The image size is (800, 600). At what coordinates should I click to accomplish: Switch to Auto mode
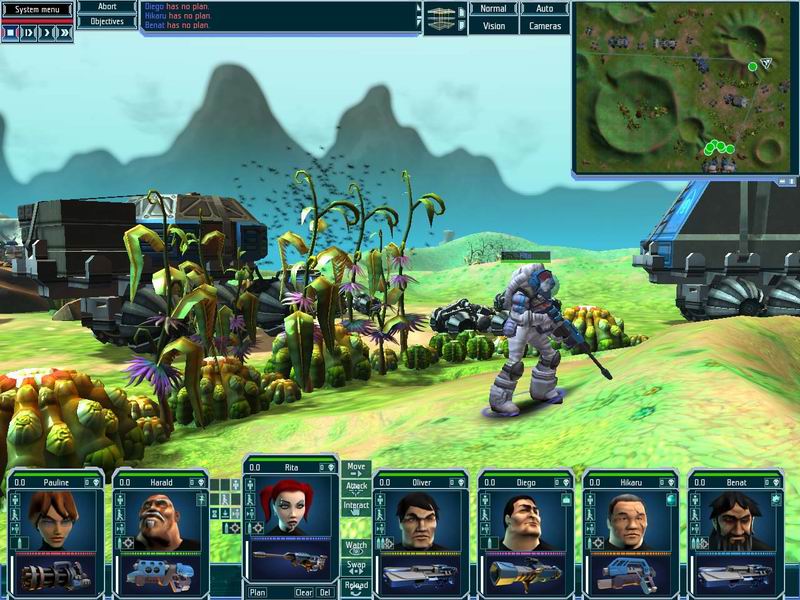(545, 8)
